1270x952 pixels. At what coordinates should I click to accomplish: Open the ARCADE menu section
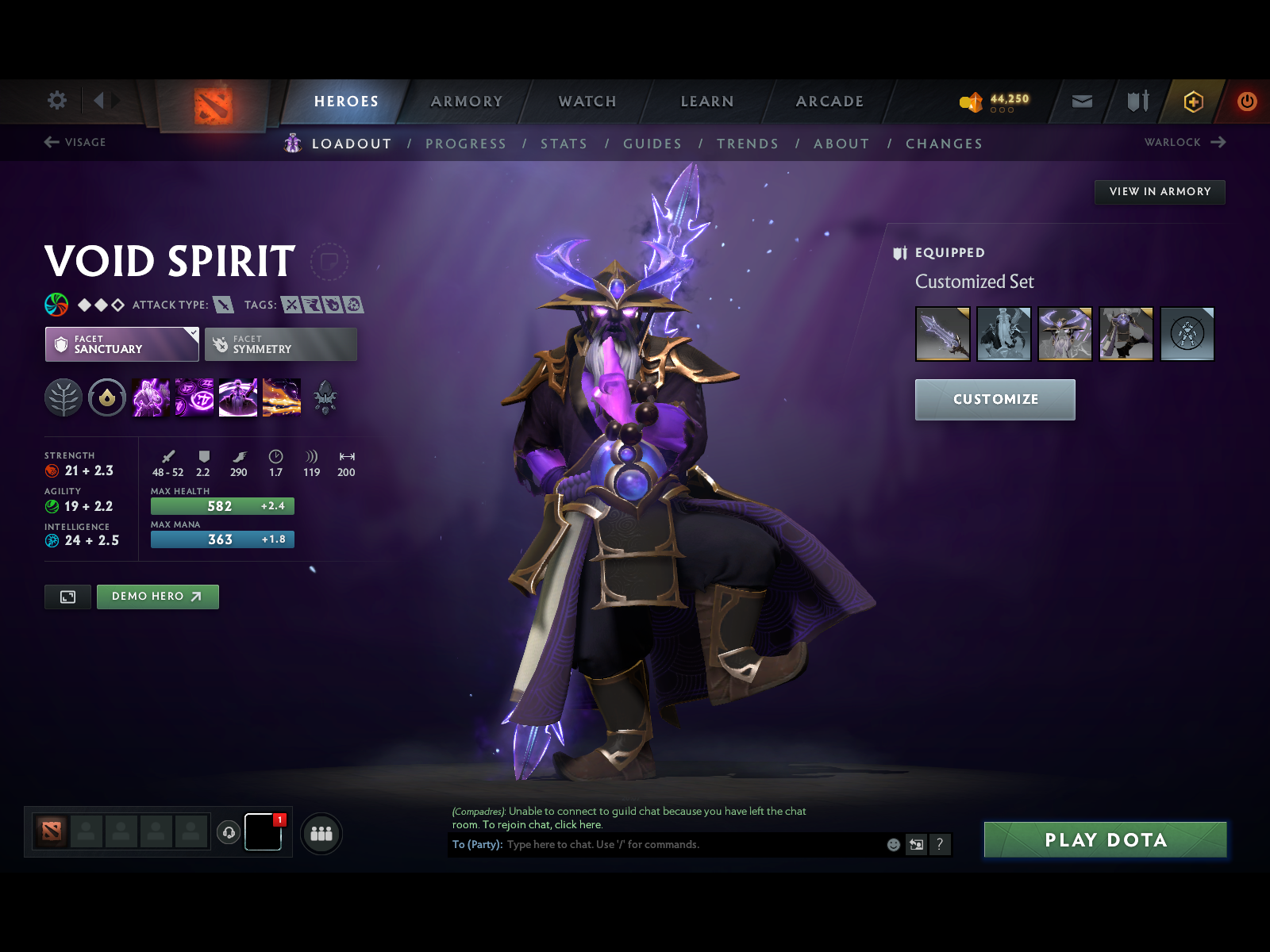(x=829, y=102)
